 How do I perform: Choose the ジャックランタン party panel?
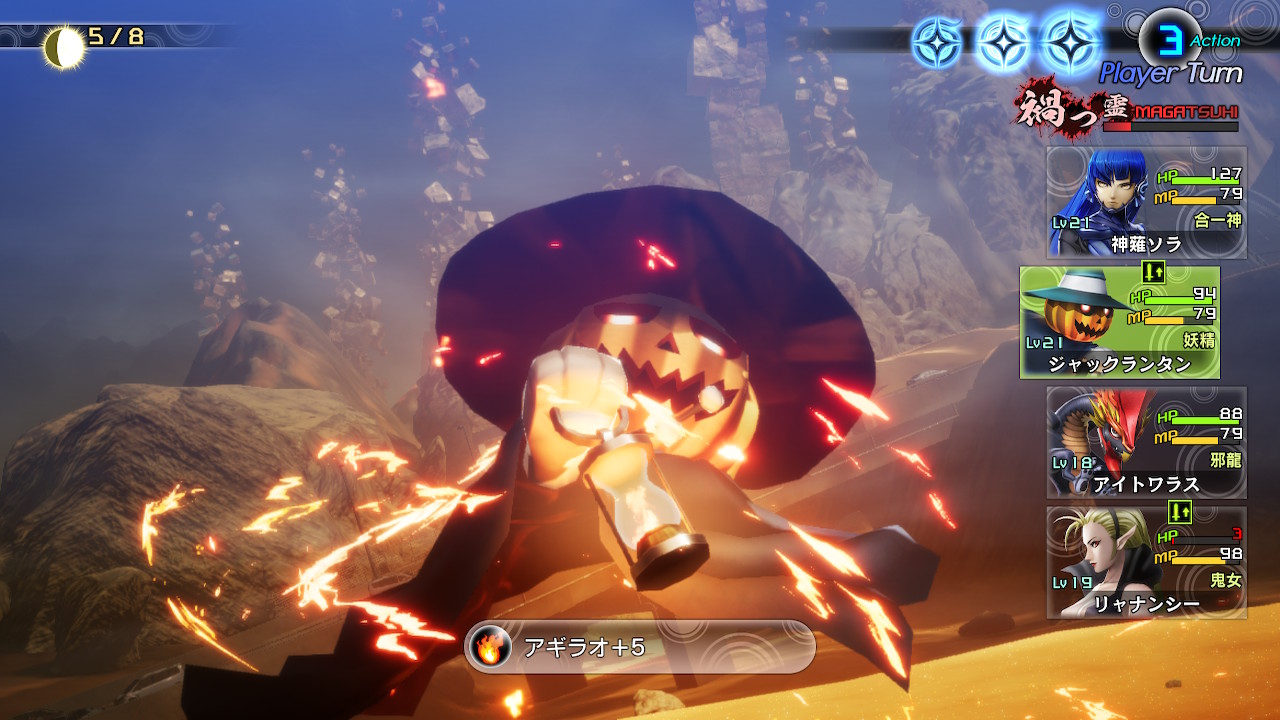click(1119, 322)
